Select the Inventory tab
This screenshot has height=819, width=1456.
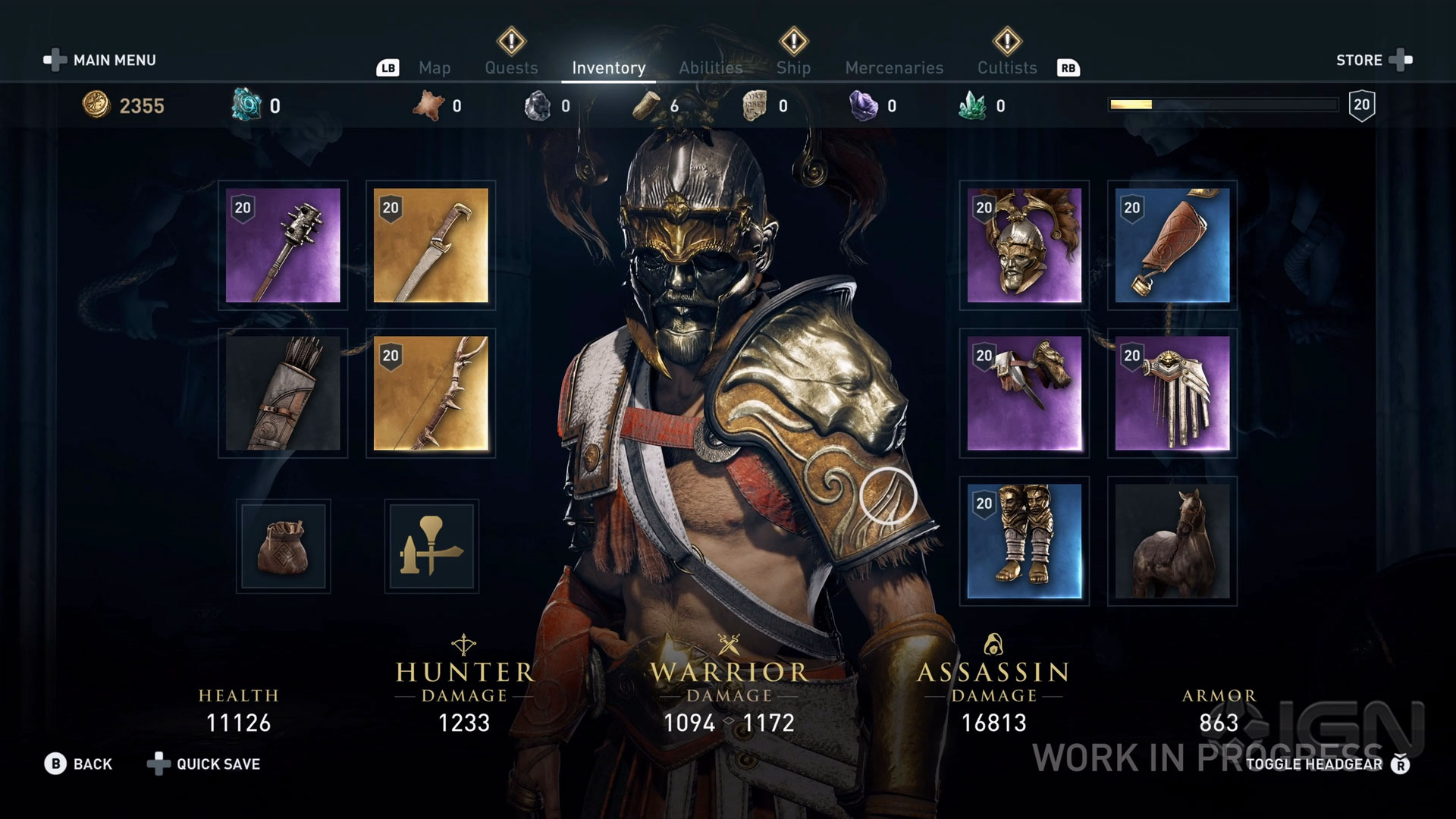pyautogui.click(x=608, y=67)
